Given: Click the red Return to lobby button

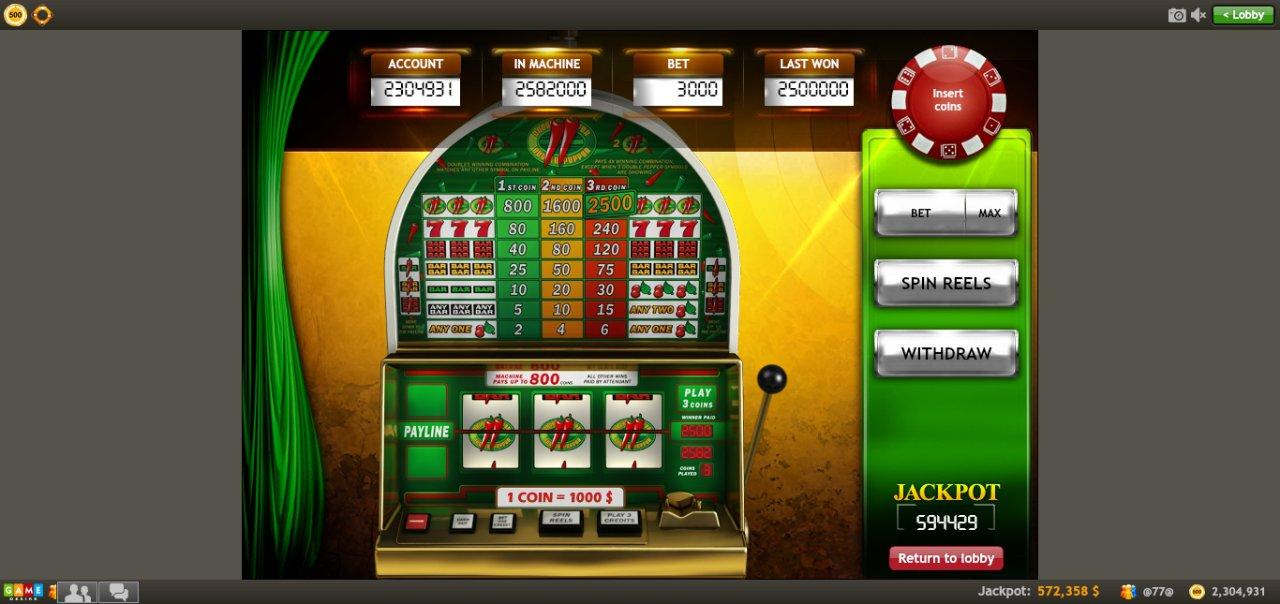Looking at the screenshot, I should tap(946, 558).
